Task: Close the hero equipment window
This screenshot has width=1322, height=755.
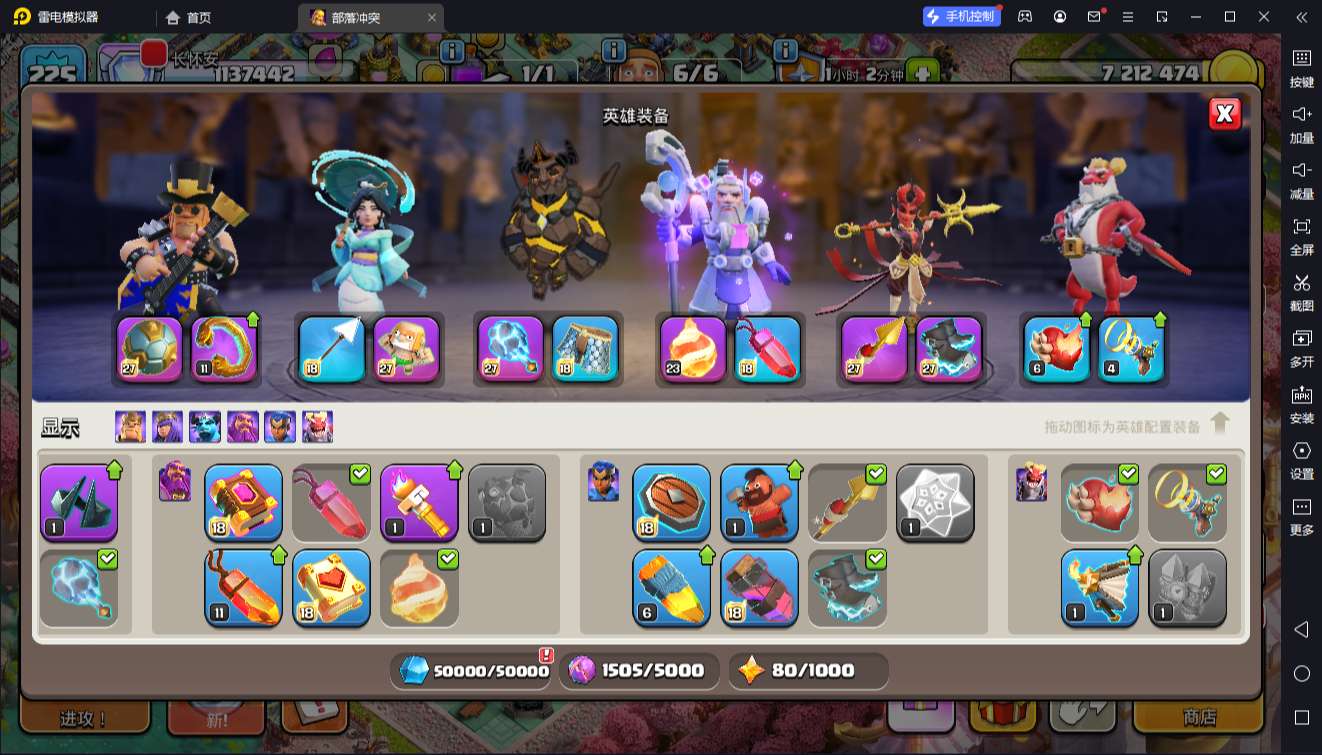Action: click(1224, 114)
